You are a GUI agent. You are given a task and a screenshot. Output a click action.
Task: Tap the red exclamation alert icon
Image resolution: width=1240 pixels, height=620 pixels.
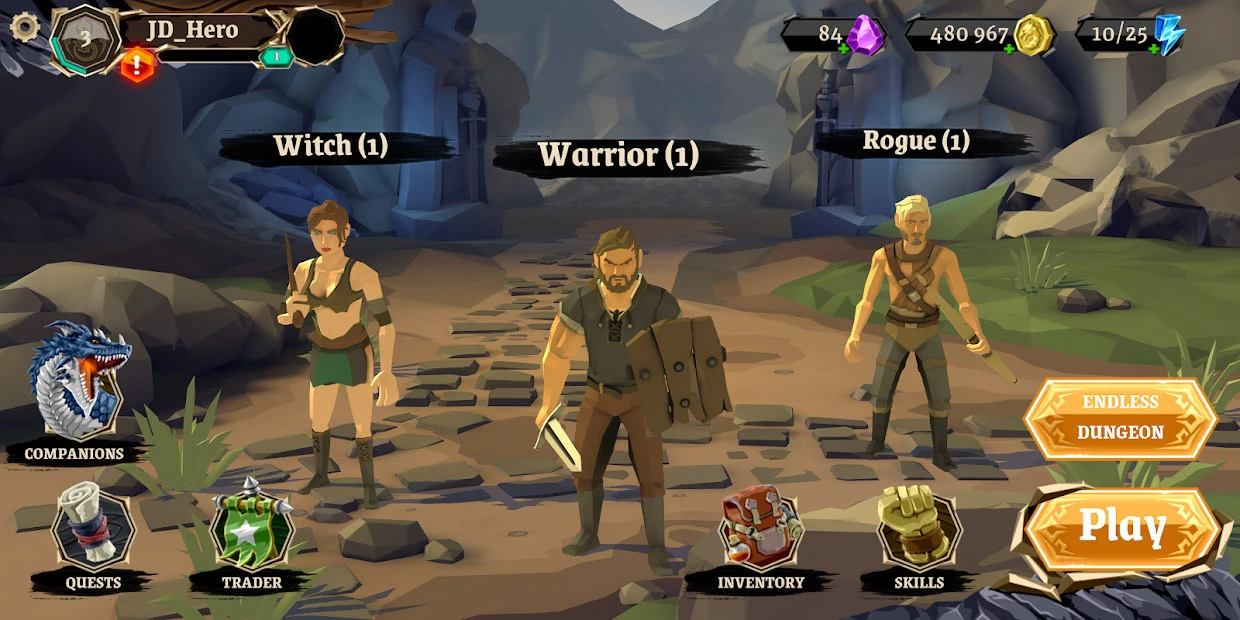137,65
